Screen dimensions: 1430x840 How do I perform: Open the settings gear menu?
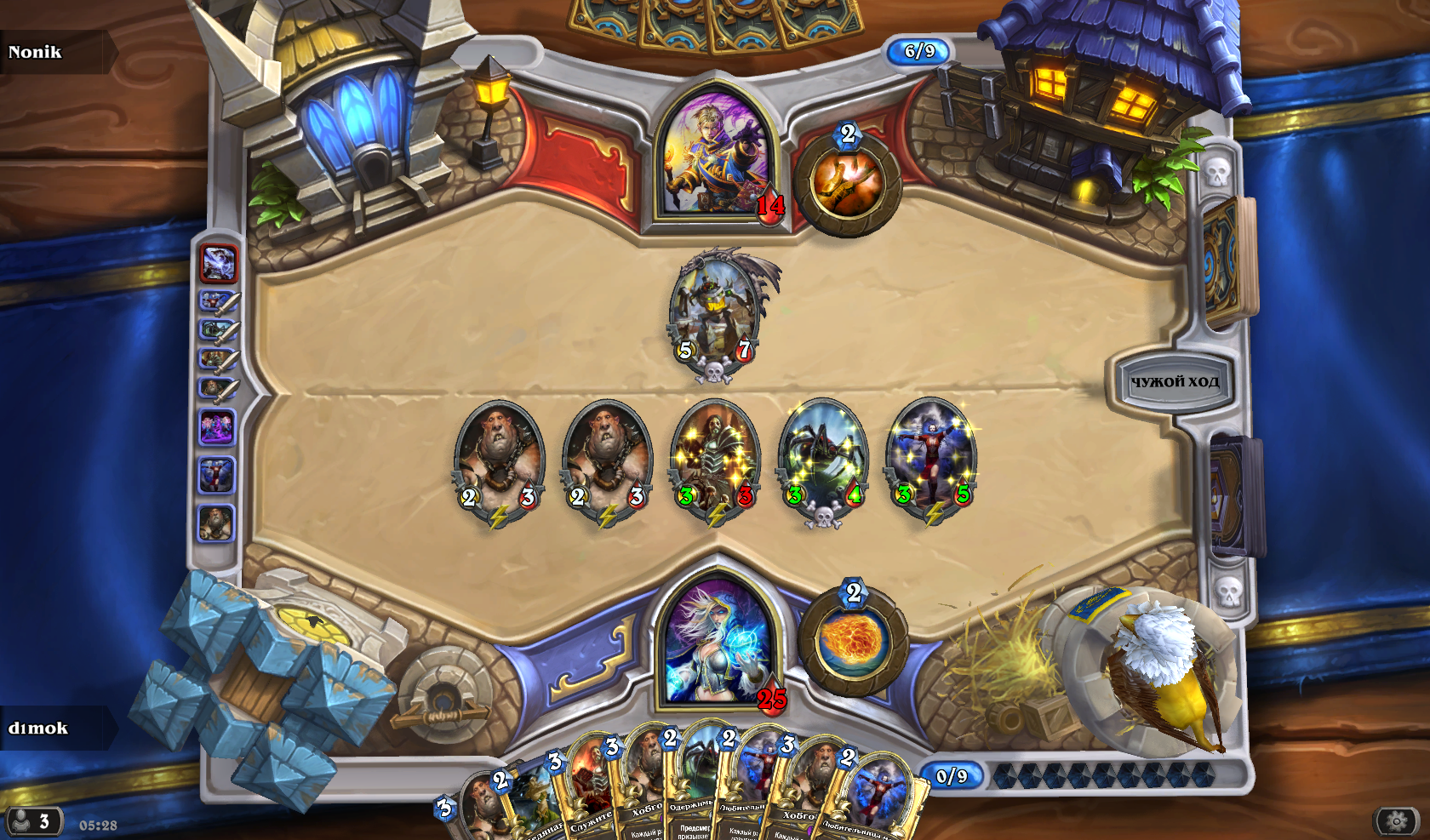point(1397,821)
